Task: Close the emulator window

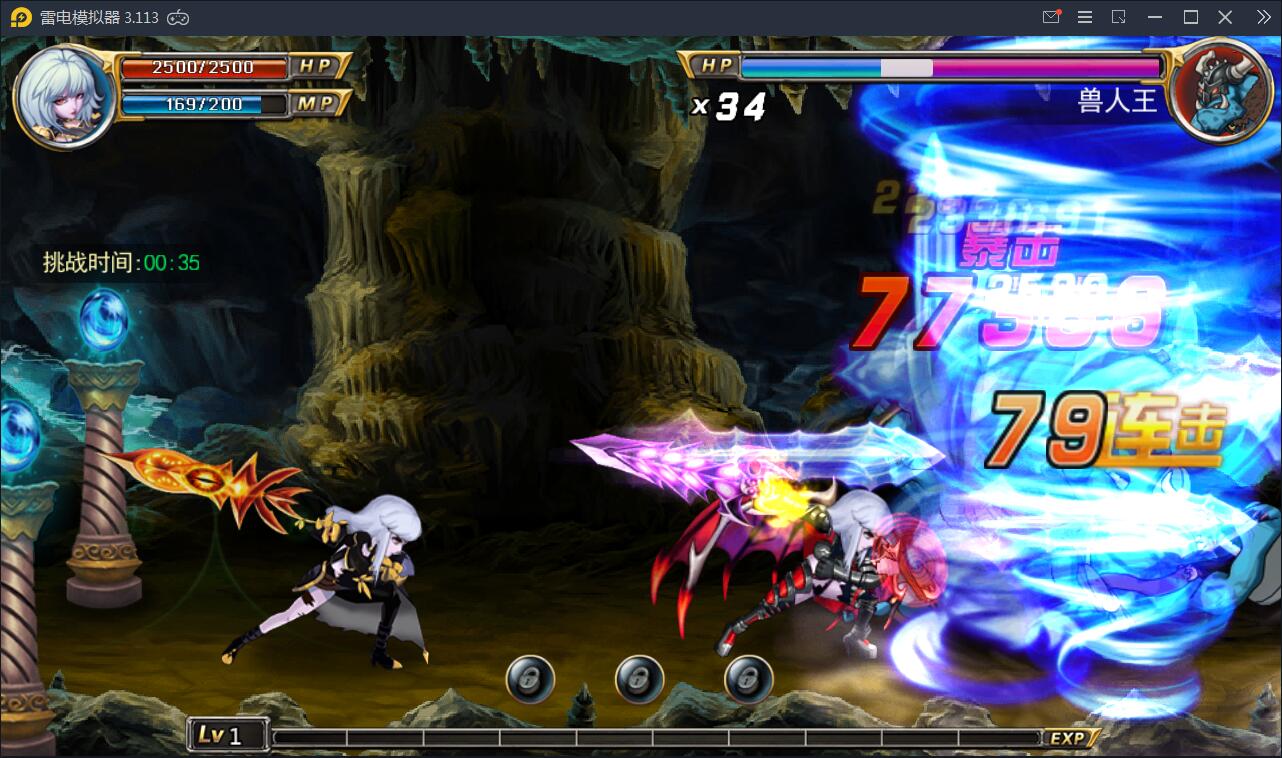Action: pyautogui.click(x=1225, y=17)
